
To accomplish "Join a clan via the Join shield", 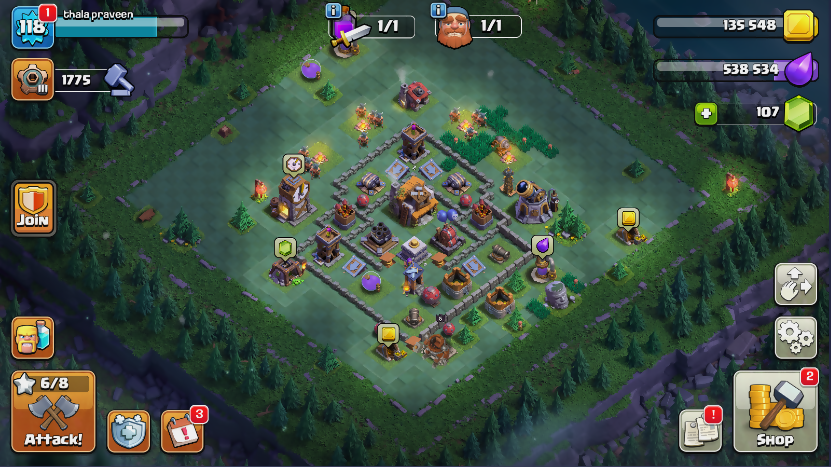I will [33, 207].
